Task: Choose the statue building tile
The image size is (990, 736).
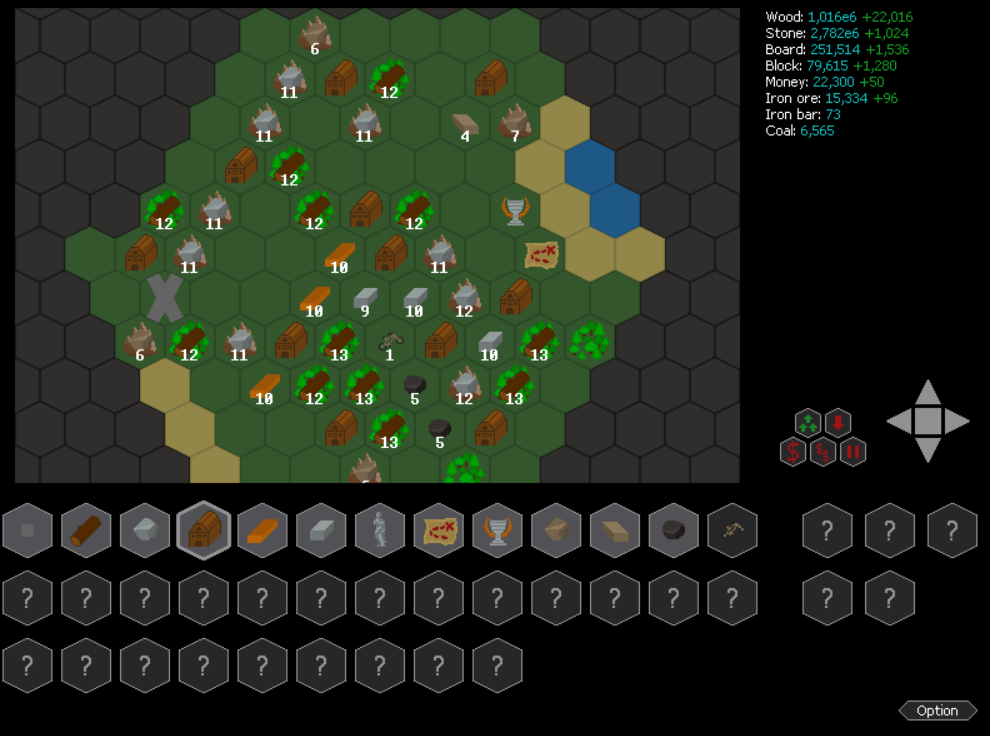Action: [380, 530]
